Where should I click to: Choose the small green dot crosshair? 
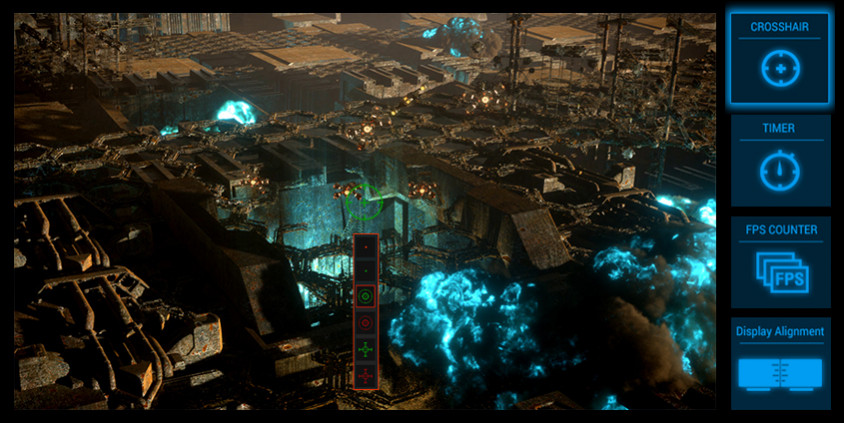(366, 270)
